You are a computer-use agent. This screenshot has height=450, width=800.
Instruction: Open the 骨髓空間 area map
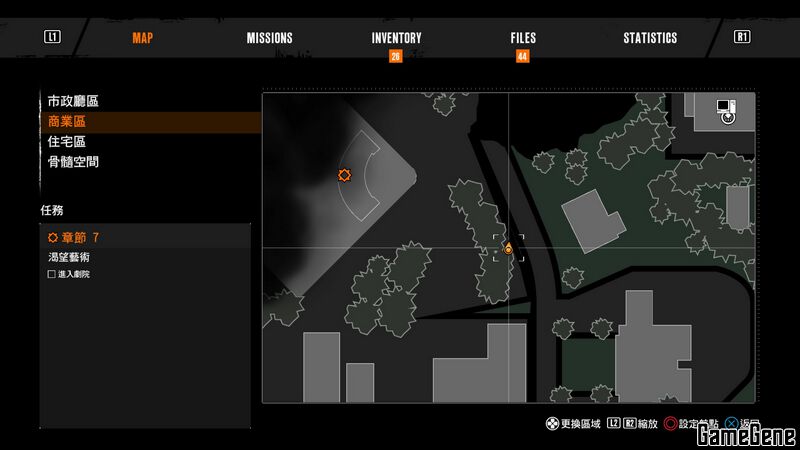point(73,161)
